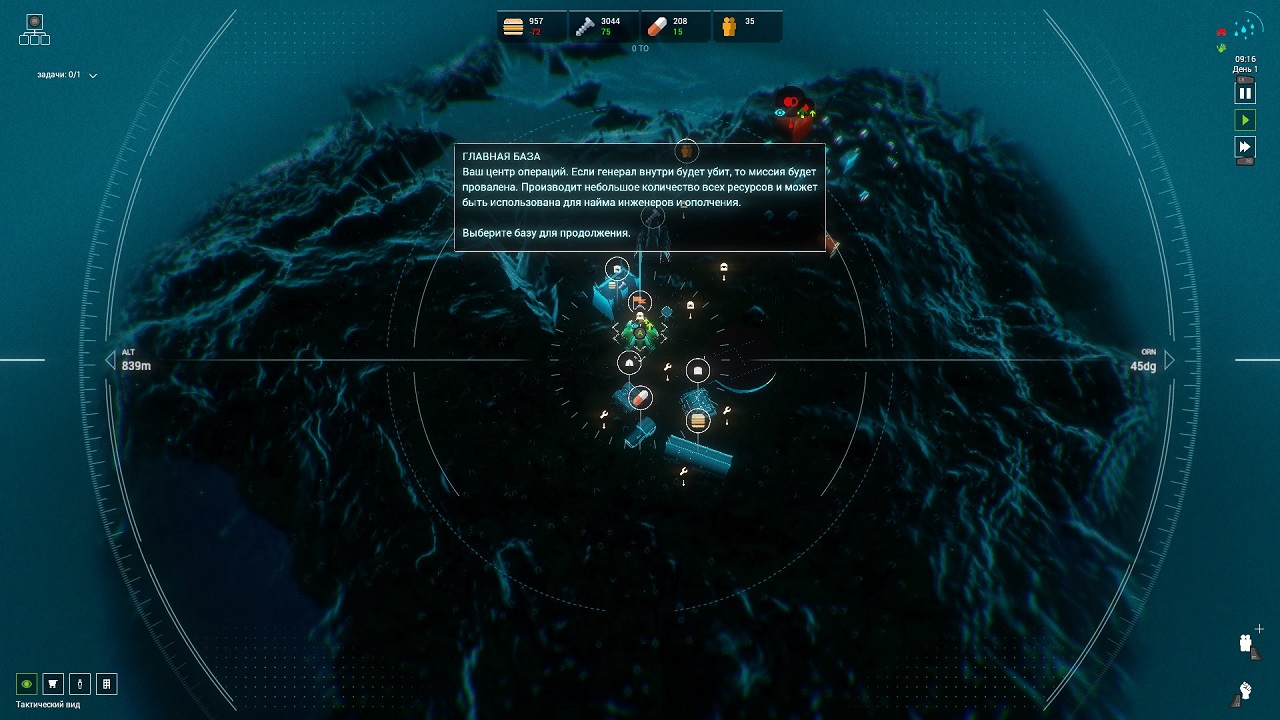Pause the game with the pause button
The image size is (1280, 720).
1245,93
